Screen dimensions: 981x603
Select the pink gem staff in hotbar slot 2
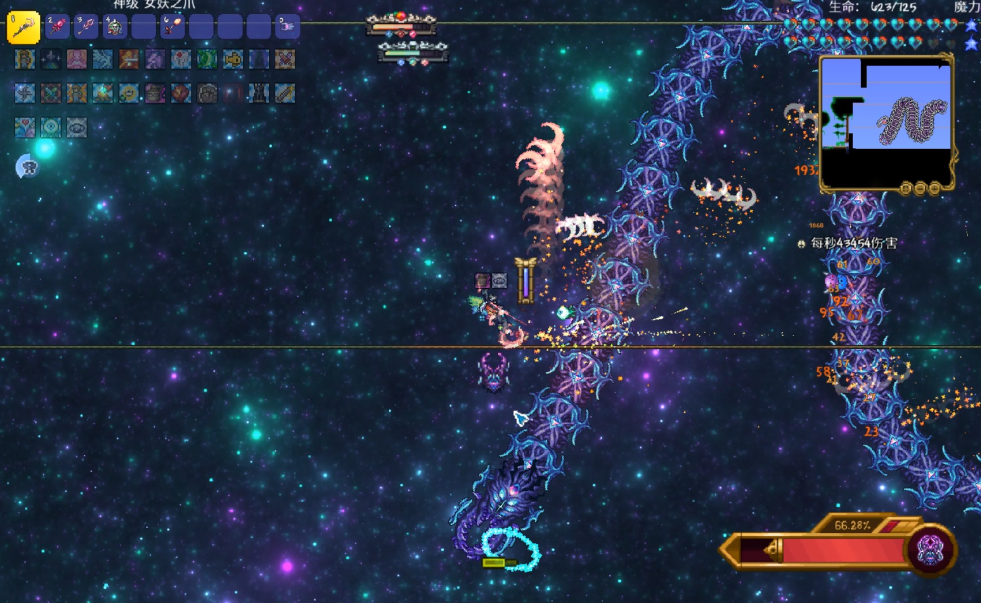click(x=57, y=27)
